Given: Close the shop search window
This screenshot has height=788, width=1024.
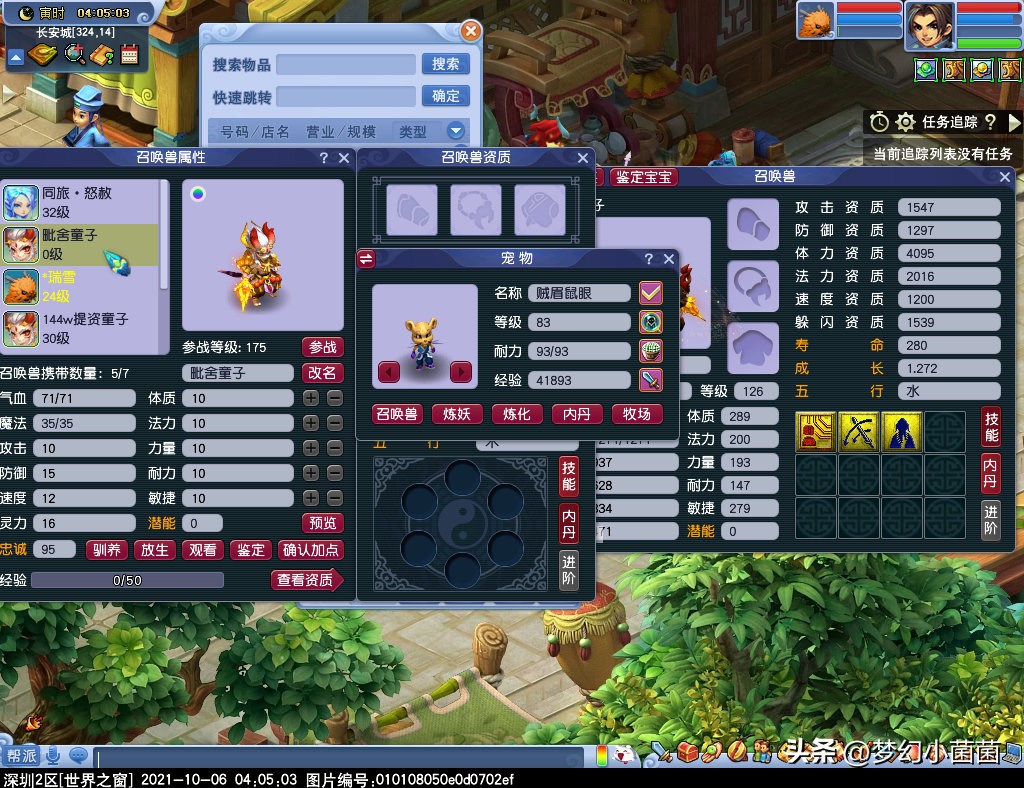Looking at the screenshot, I should 470,31.
